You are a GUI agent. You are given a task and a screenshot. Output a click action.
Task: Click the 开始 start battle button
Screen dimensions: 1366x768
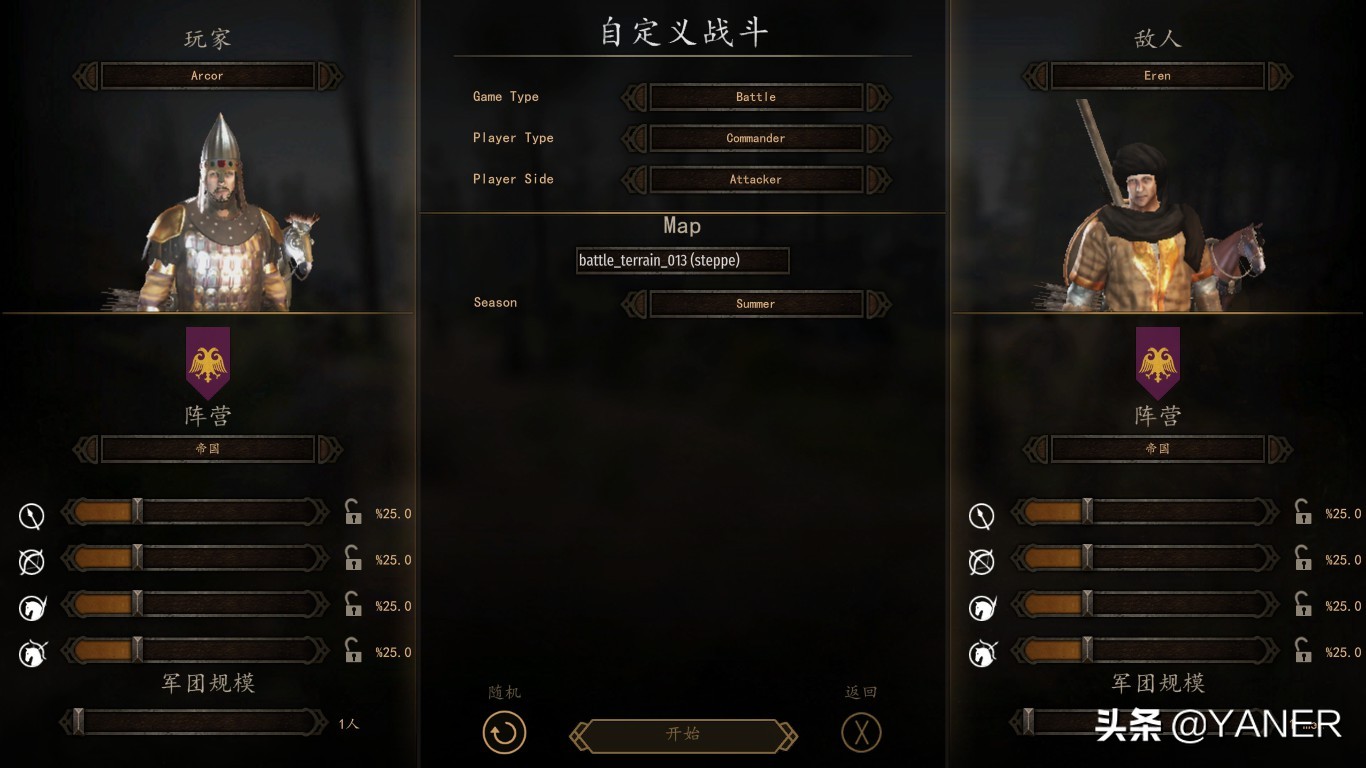(x=683, y=733)
